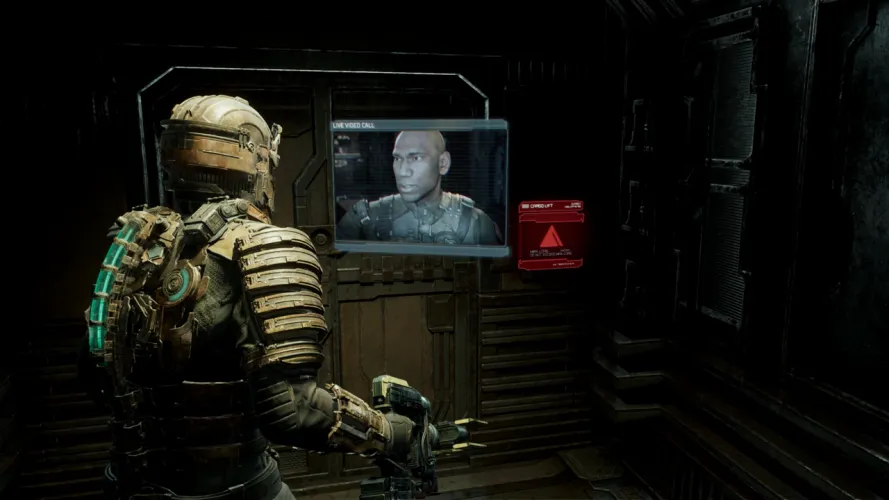Image resolution: width=889 pixels, height=500 pixels.
Task: Activate the red Cargo Lift panel
Action: (551, 236)
